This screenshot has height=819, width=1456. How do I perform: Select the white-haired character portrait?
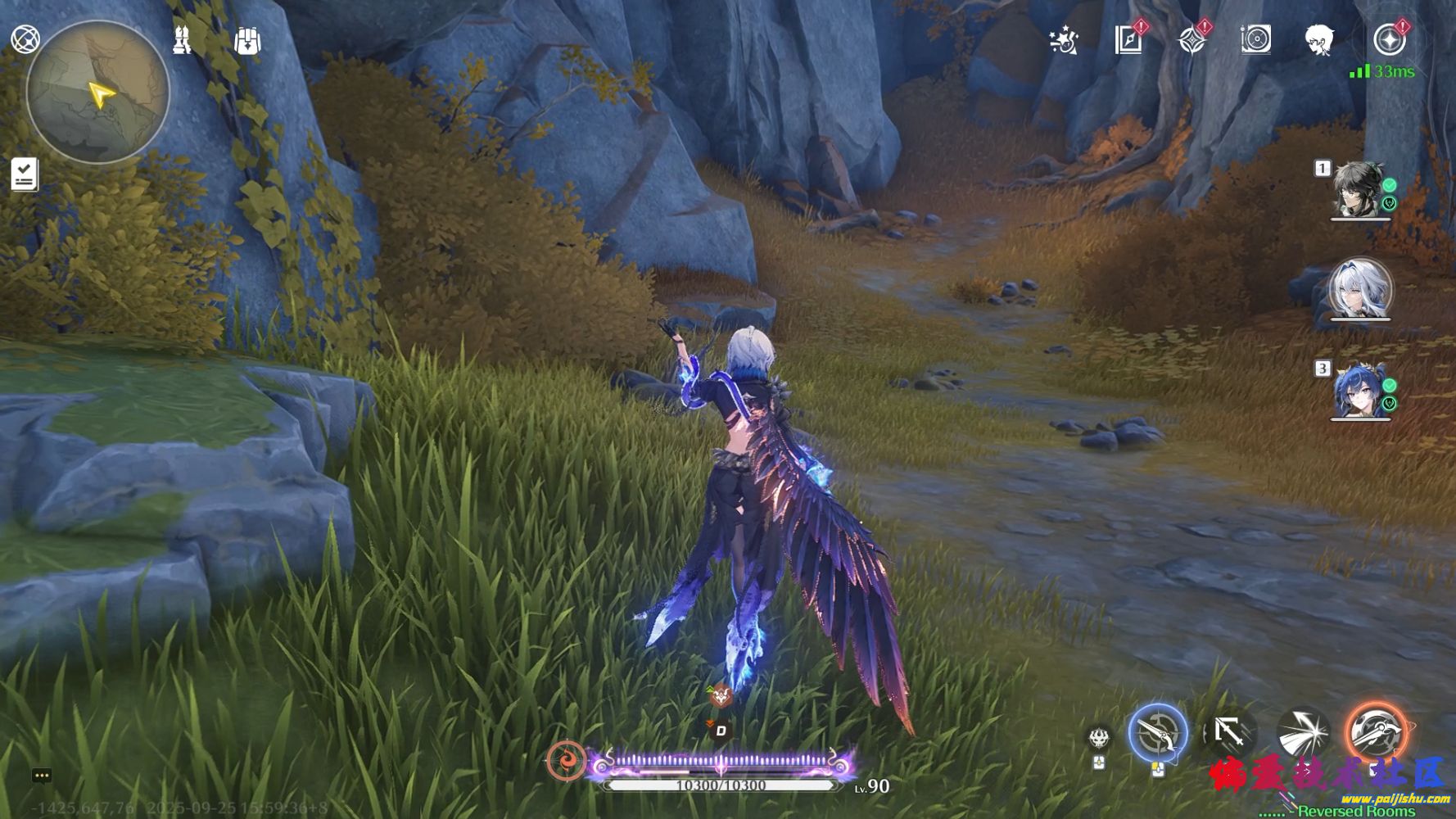pos(1360,290)
